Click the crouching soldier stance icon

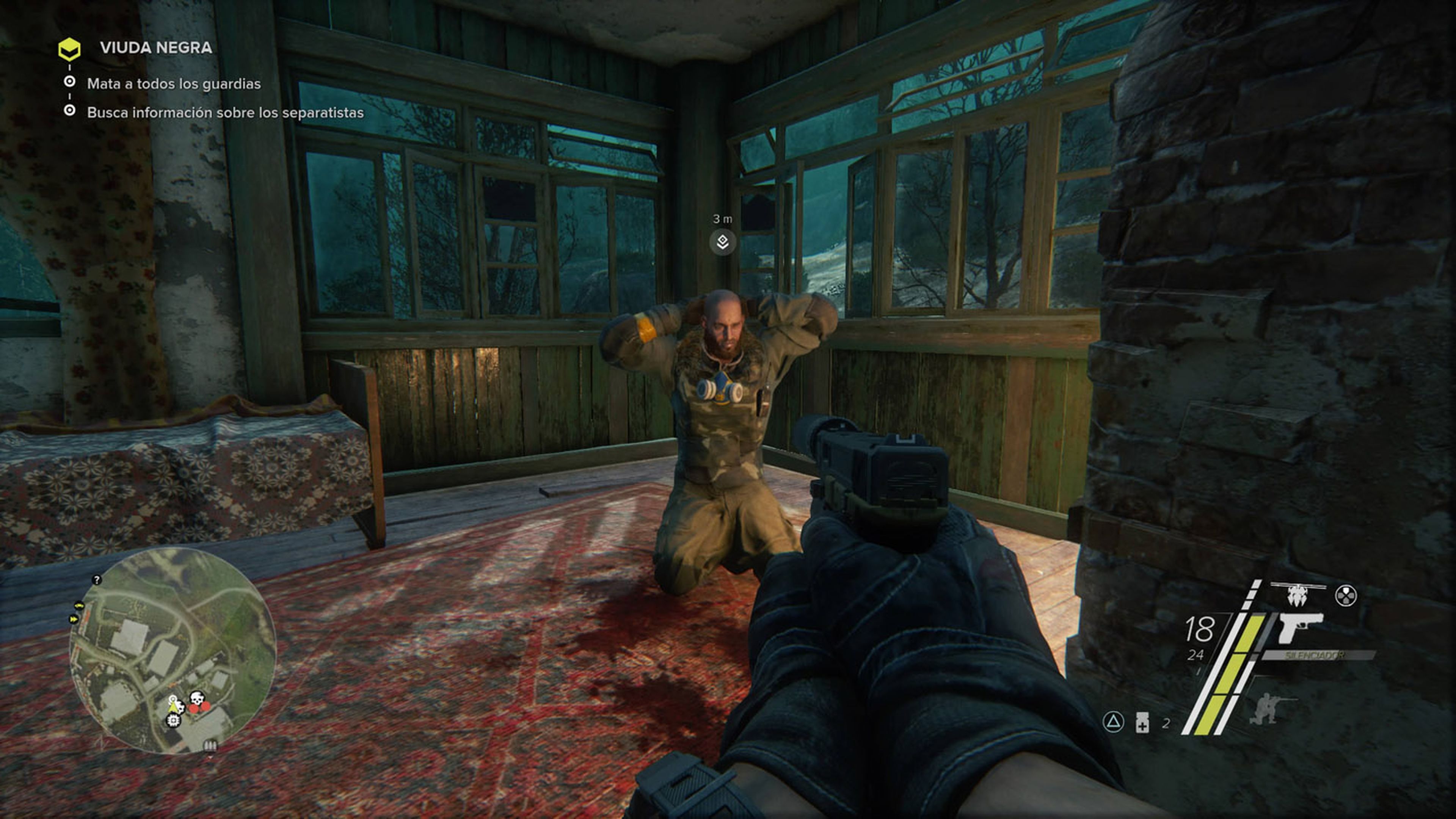[1266, 708]
